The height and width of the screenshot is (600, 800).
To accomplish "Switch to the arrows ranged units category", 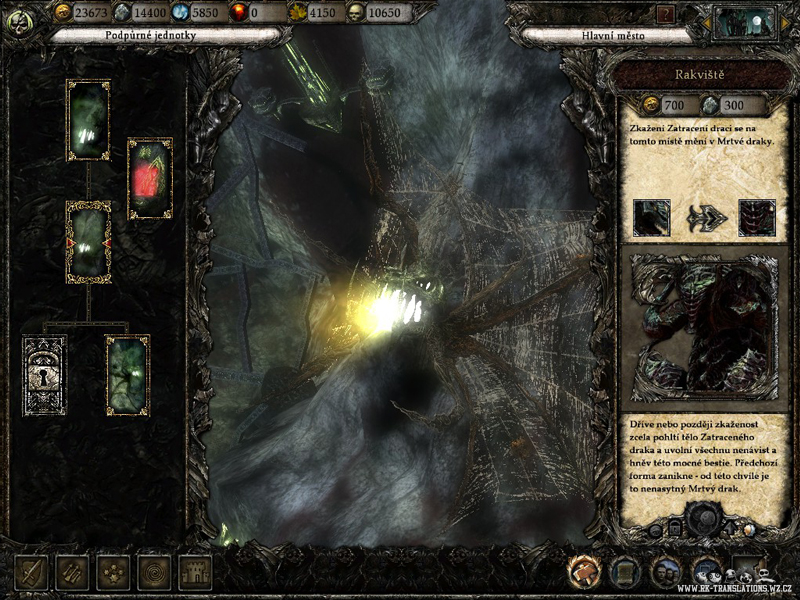I will [x=72, y=572].
